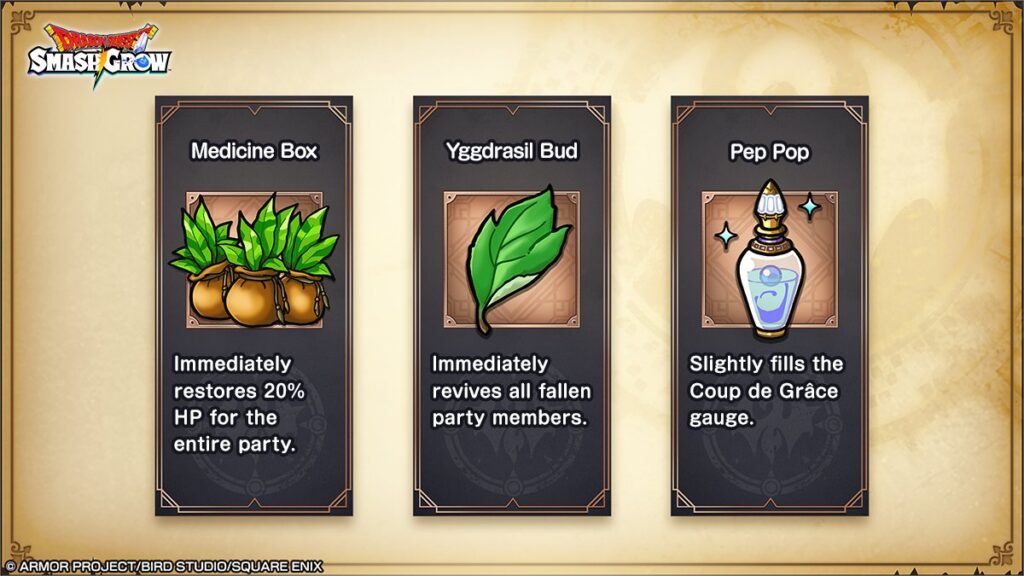Pick the Pep Pop card

(769, 305)
